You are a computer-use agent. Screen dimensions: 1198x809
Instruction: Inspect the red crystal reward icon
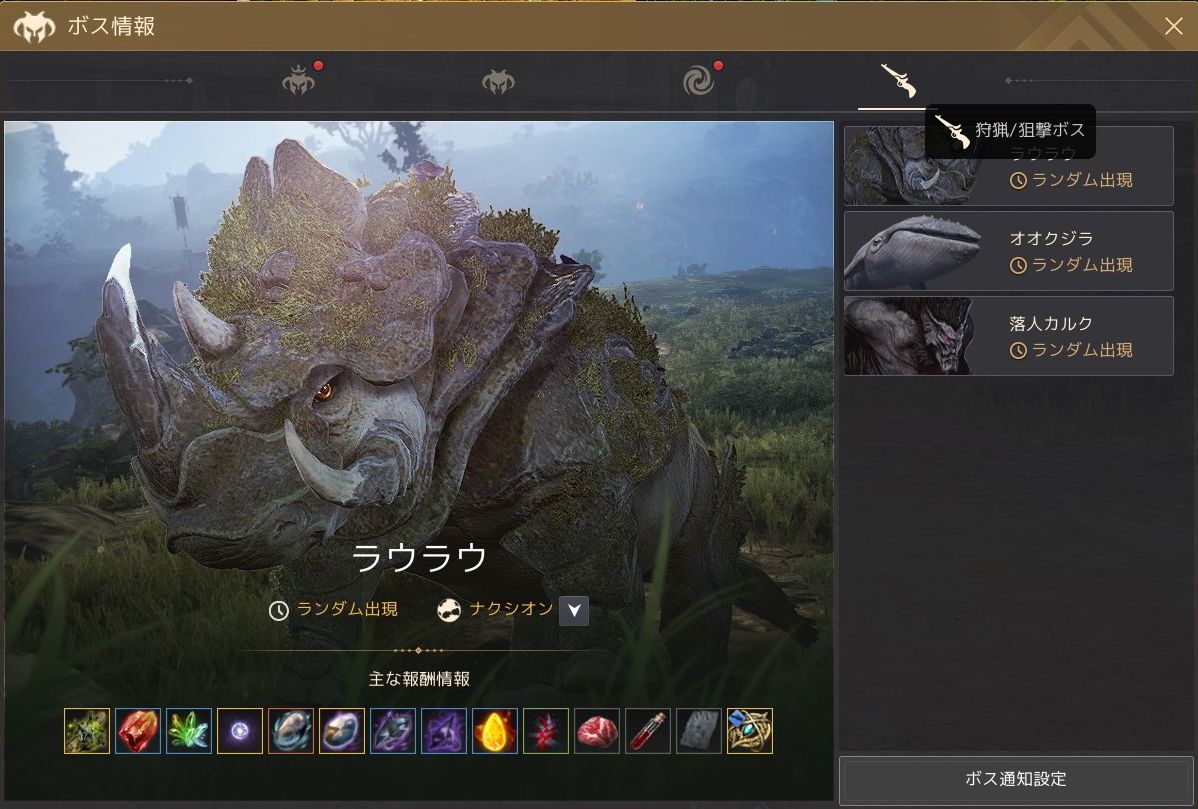coord(138,731)
